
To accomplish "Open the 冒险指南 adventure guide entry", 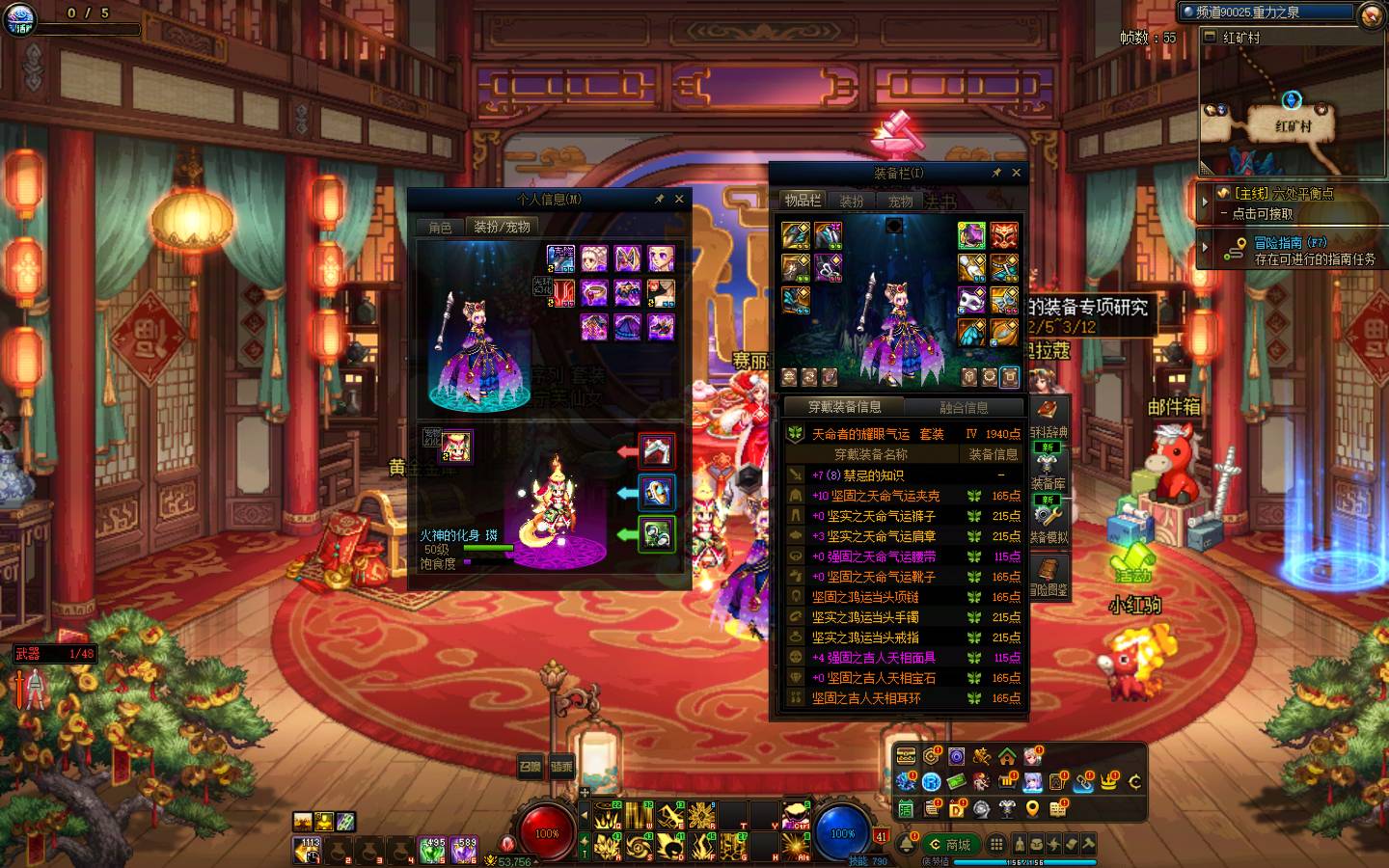I will click(1291, 251).
